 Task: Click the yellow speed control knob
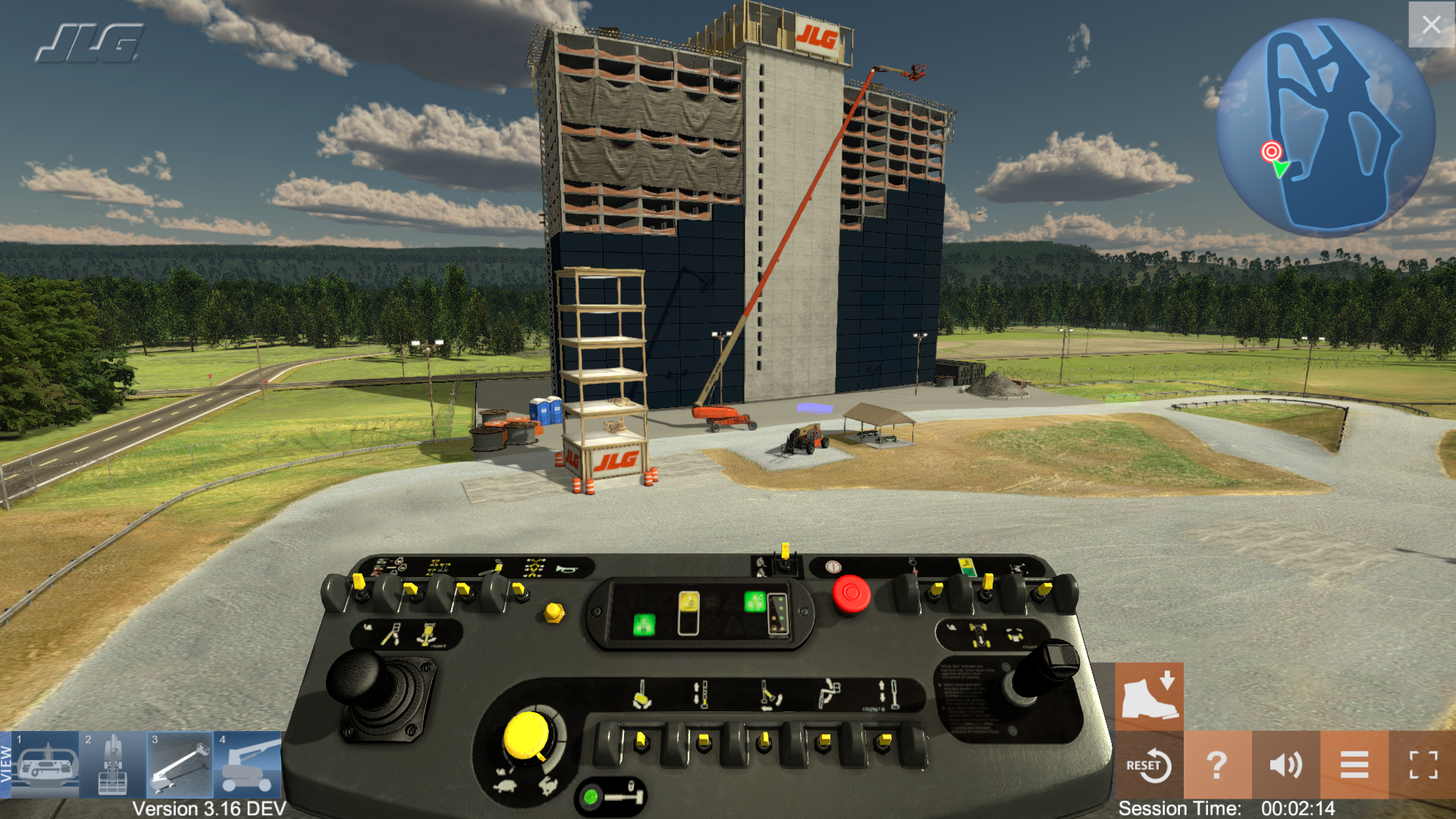527,736
